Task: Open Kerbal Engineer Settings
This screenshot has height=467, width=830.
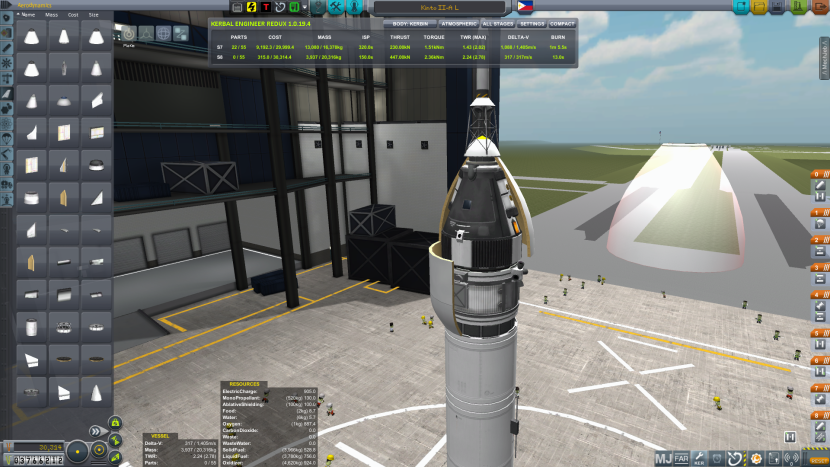Action: click(x=532, y=23)
